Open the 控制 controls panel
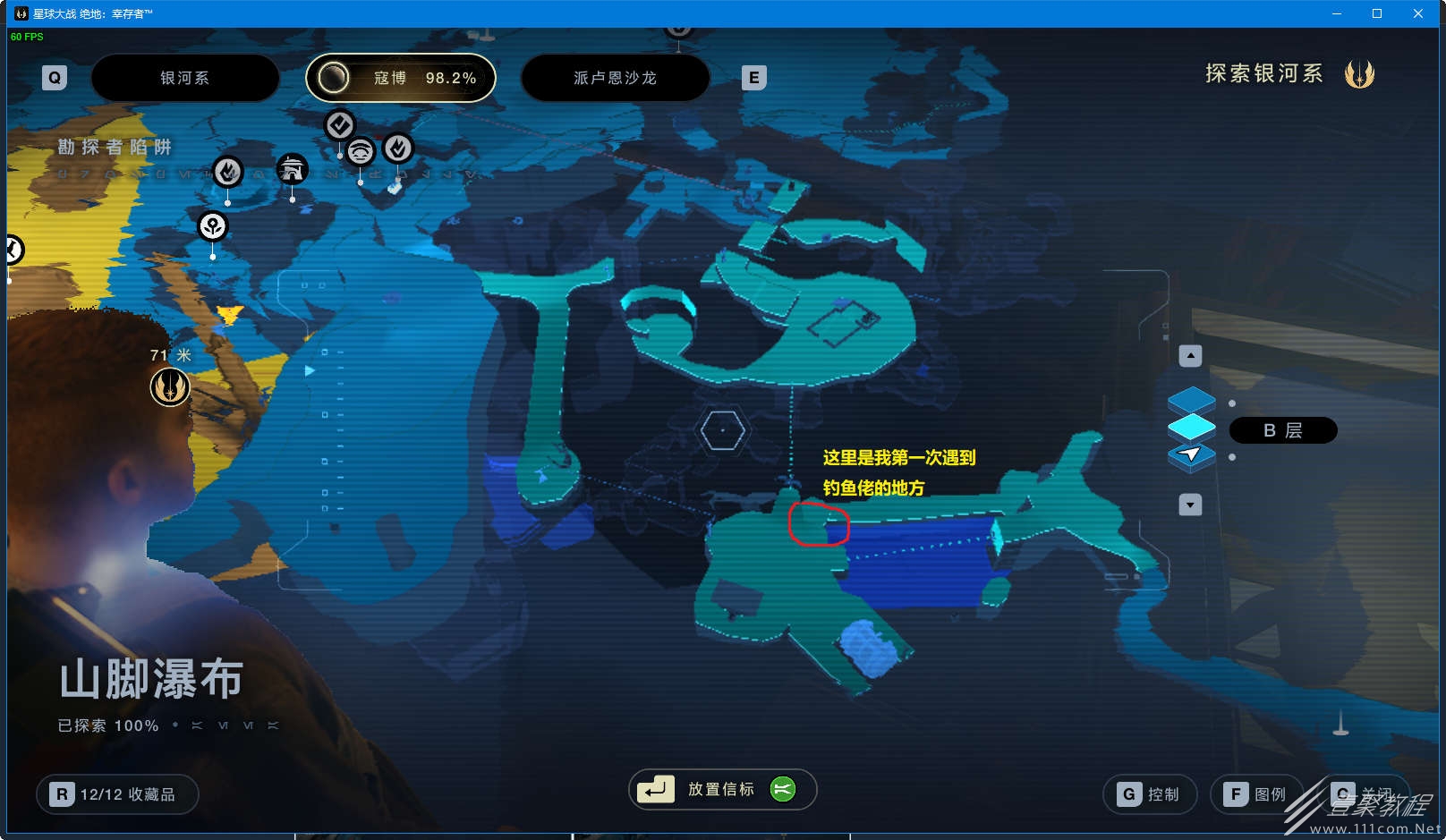 pyautogui.click(x=1150, y=794)
